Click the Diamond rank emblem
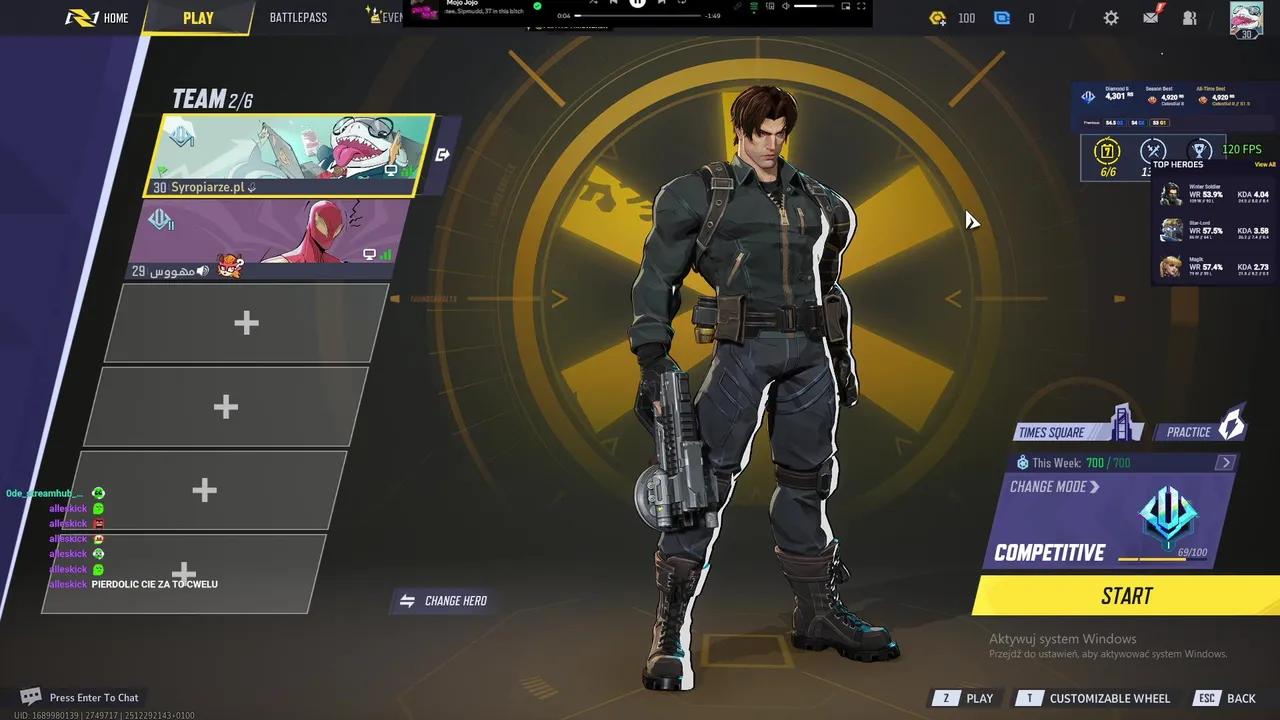This screenshot has height=720, width=1280. tap(1089, 96)
